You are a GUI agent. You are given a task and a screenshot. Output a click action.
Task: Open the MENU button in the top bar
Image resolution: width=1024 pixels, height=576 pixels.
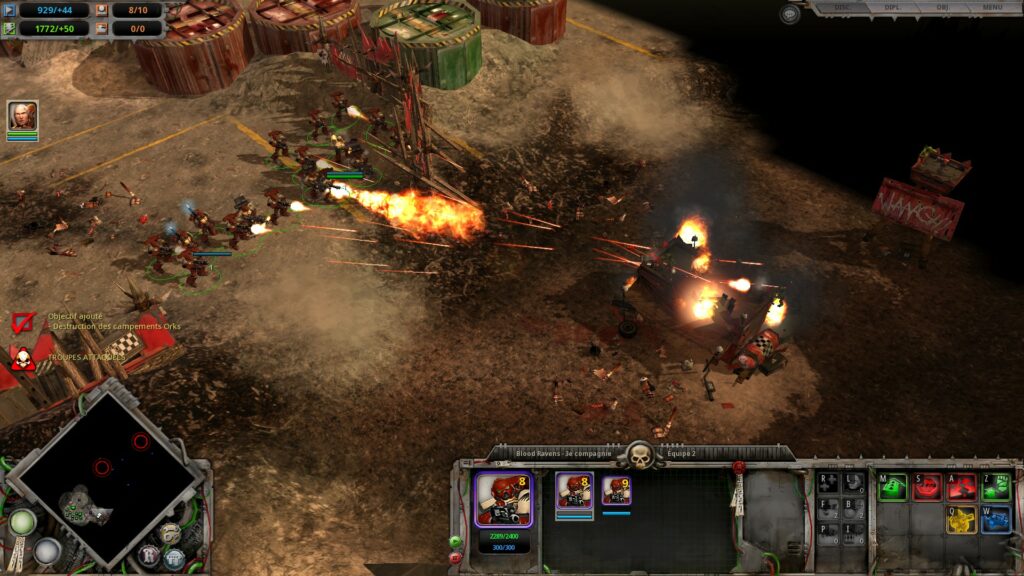992,7
